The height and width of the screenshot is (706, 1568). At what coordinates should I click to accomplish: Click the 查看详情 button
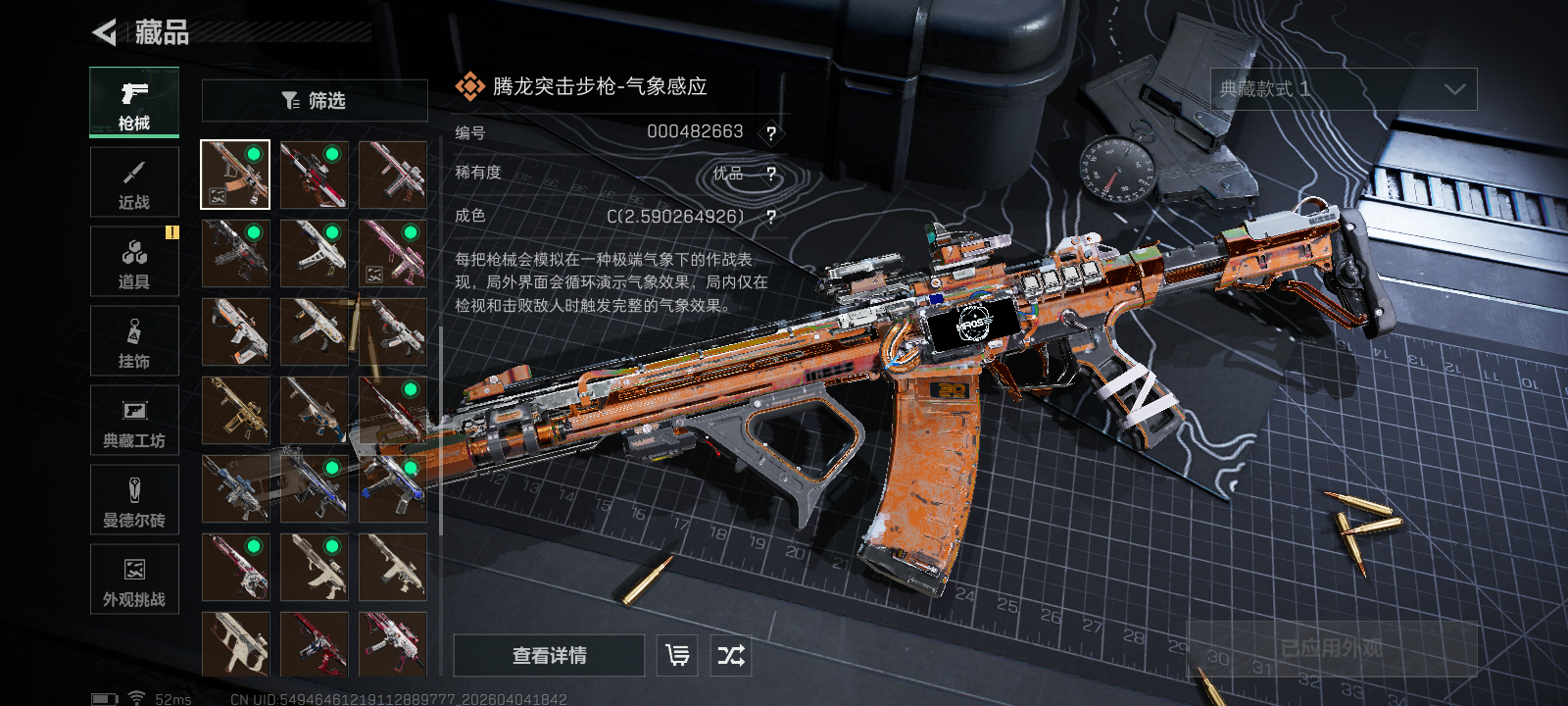point(549,655)
